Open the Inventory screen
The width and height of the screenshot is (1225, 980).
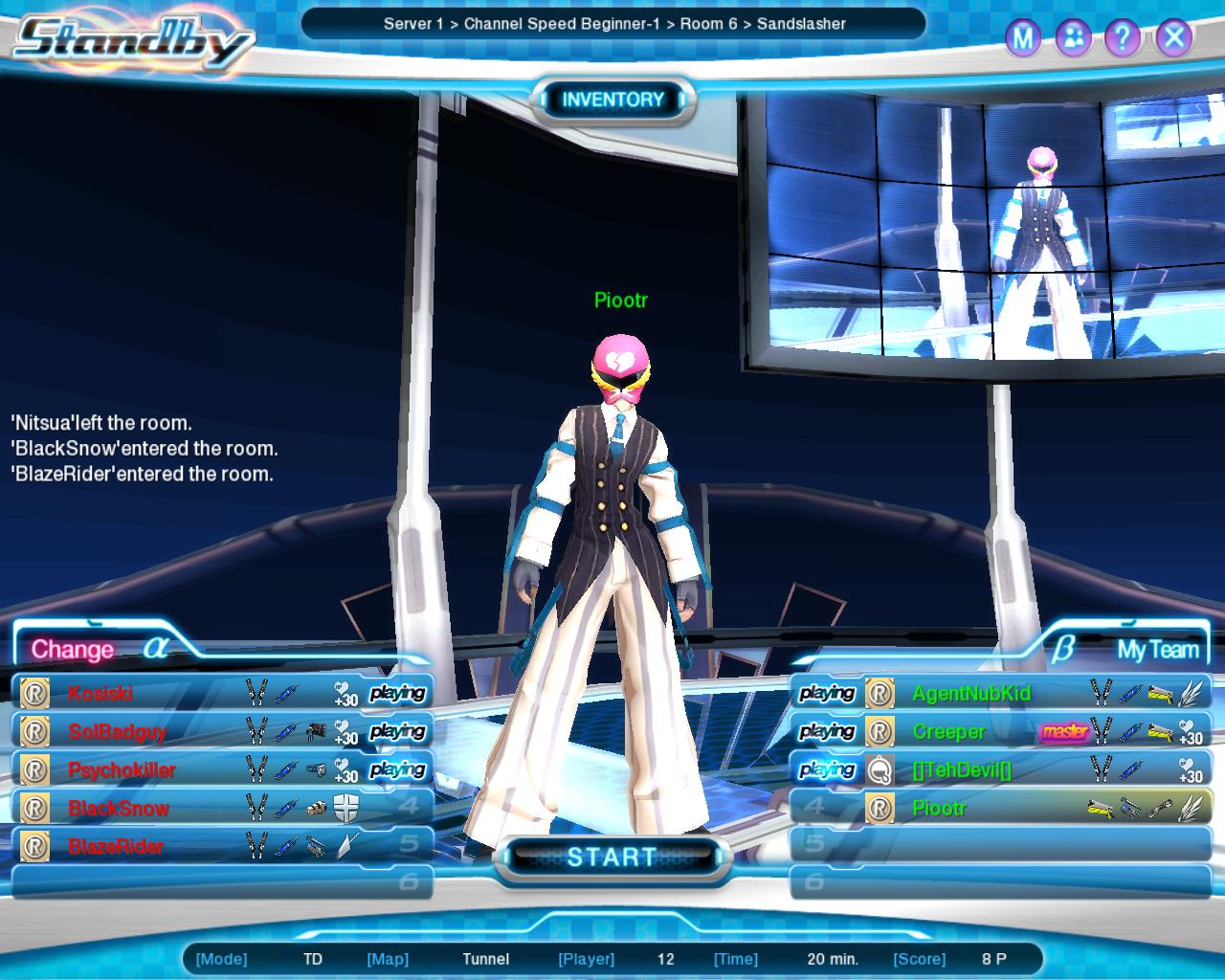[x=612, y=100]
